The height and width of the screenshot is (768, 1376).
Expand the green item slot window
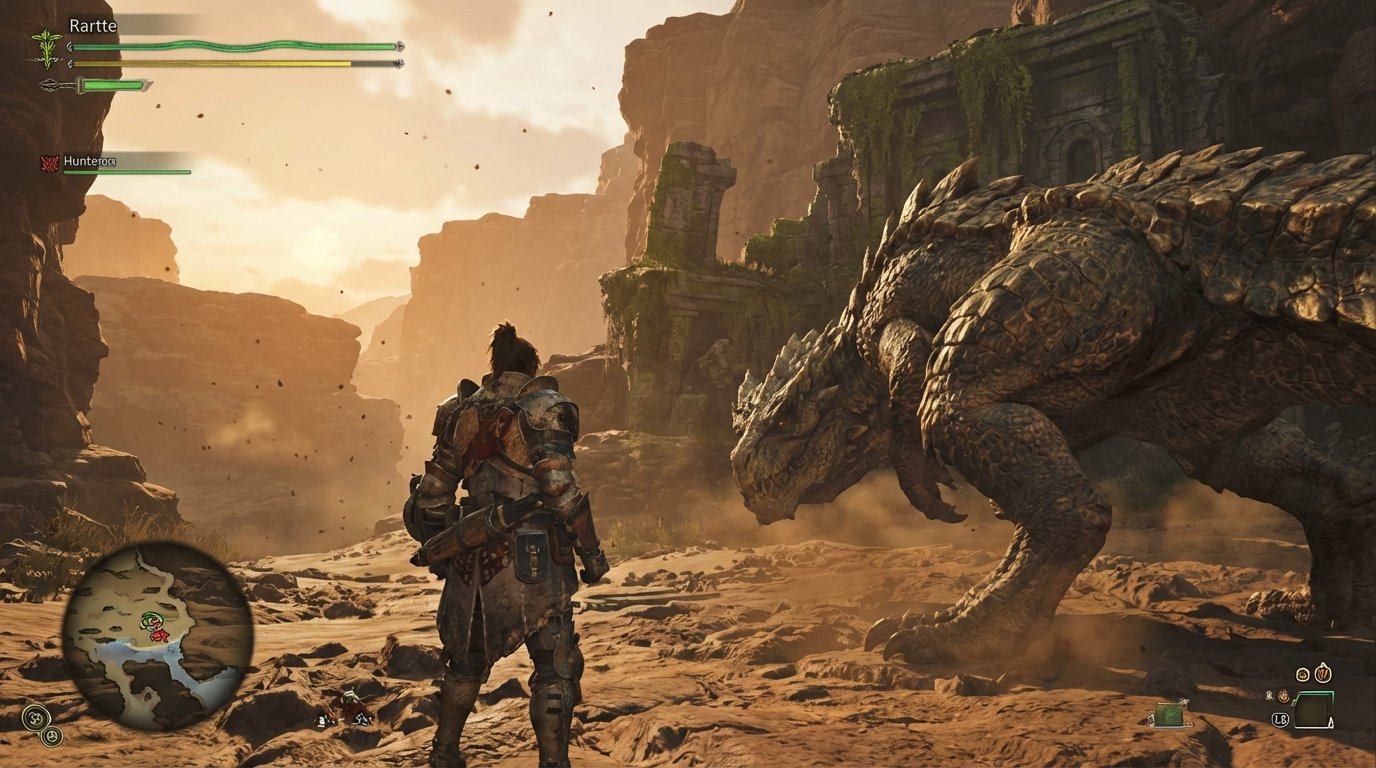[x=1313, y=708]
